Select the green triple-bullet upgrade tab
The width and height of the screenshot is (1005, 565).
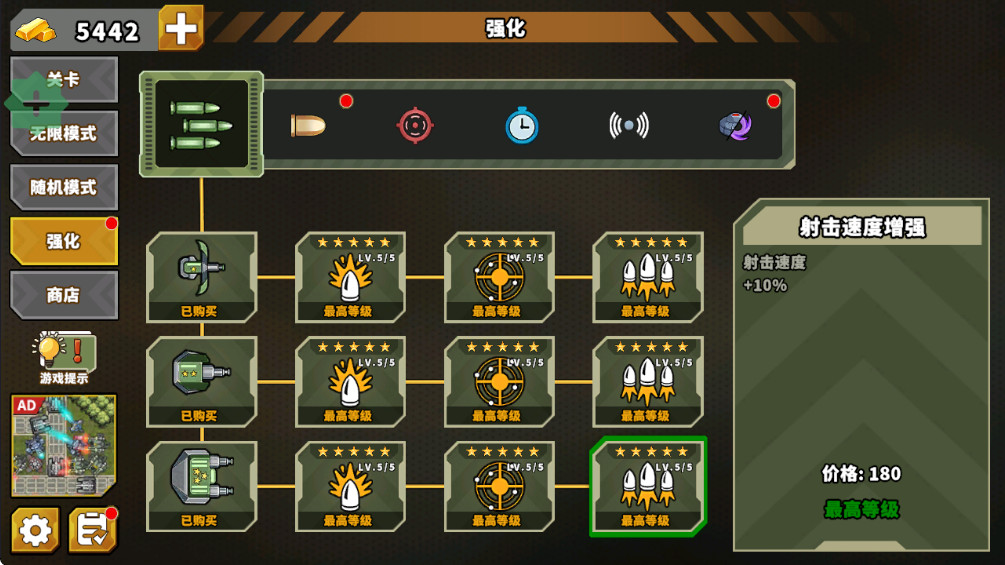coord(201,124)
